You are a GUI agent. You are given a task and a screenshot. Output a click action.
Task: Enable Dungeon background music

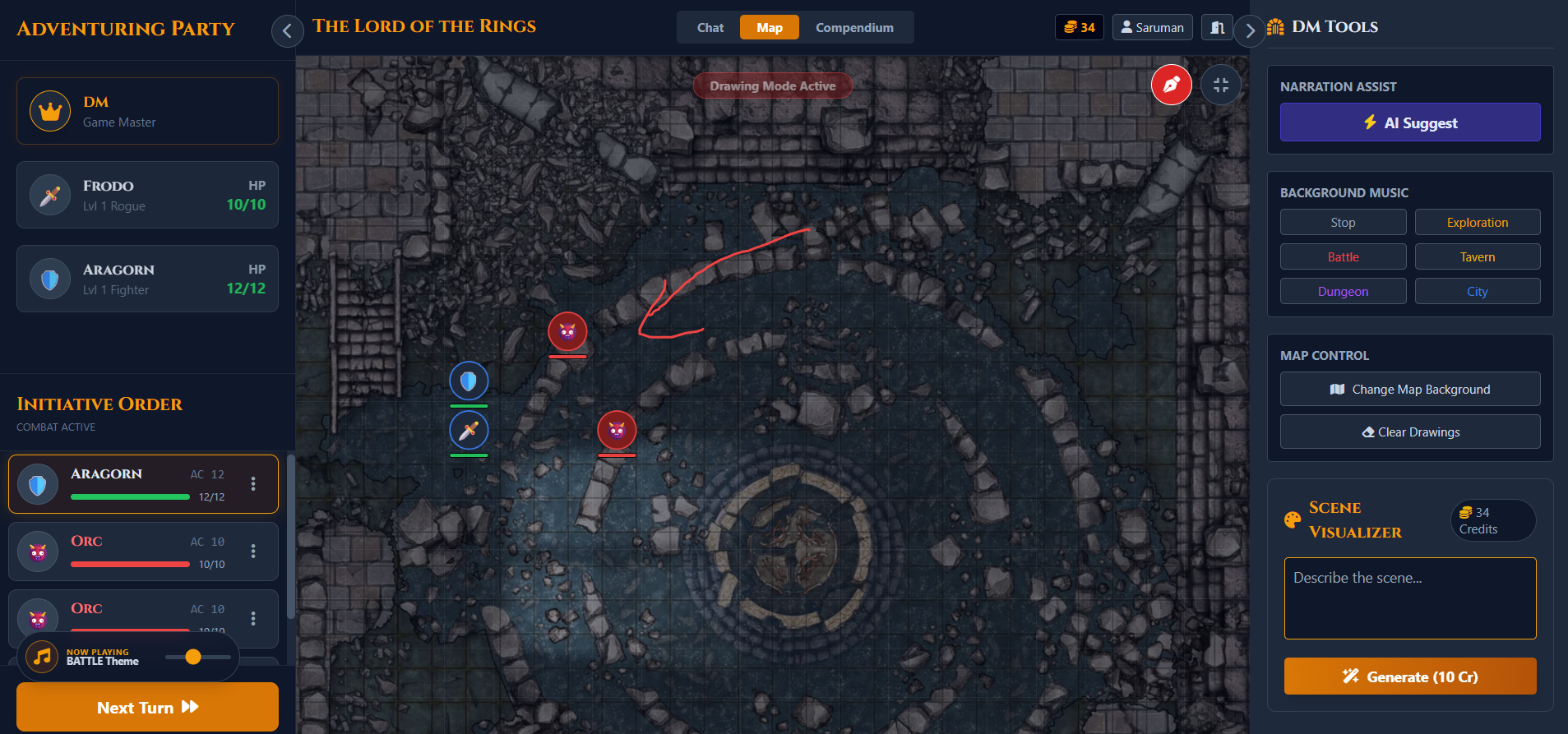(1342, 290)
